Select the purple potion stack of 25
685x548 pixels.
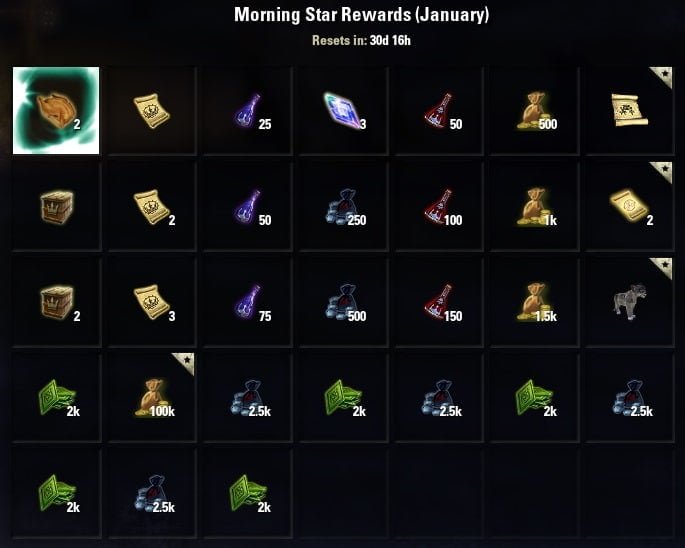[x=248, y=110]
